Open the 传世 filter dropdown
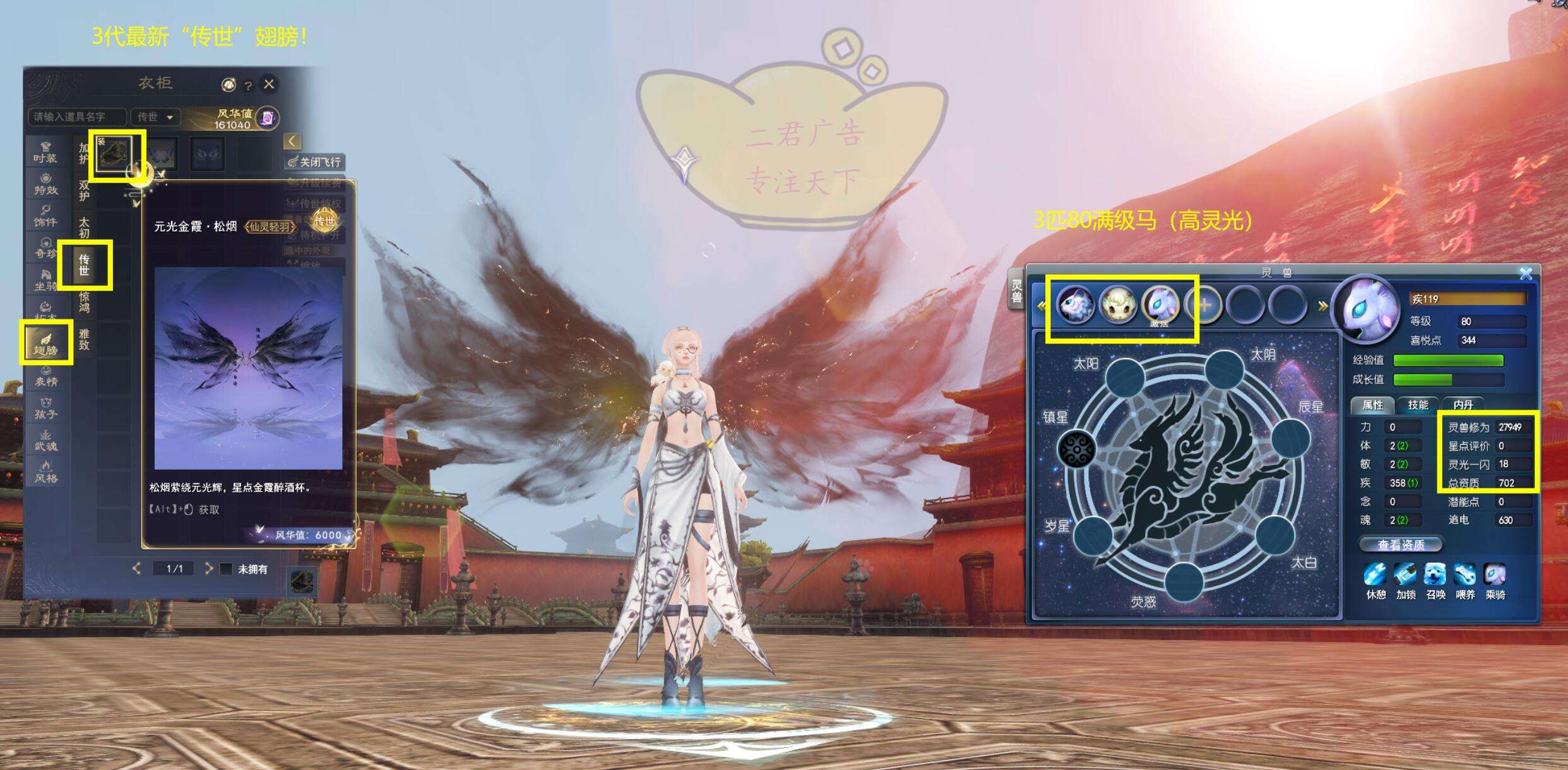Viewport: 1568px width, 770px height. pos(155,117)
